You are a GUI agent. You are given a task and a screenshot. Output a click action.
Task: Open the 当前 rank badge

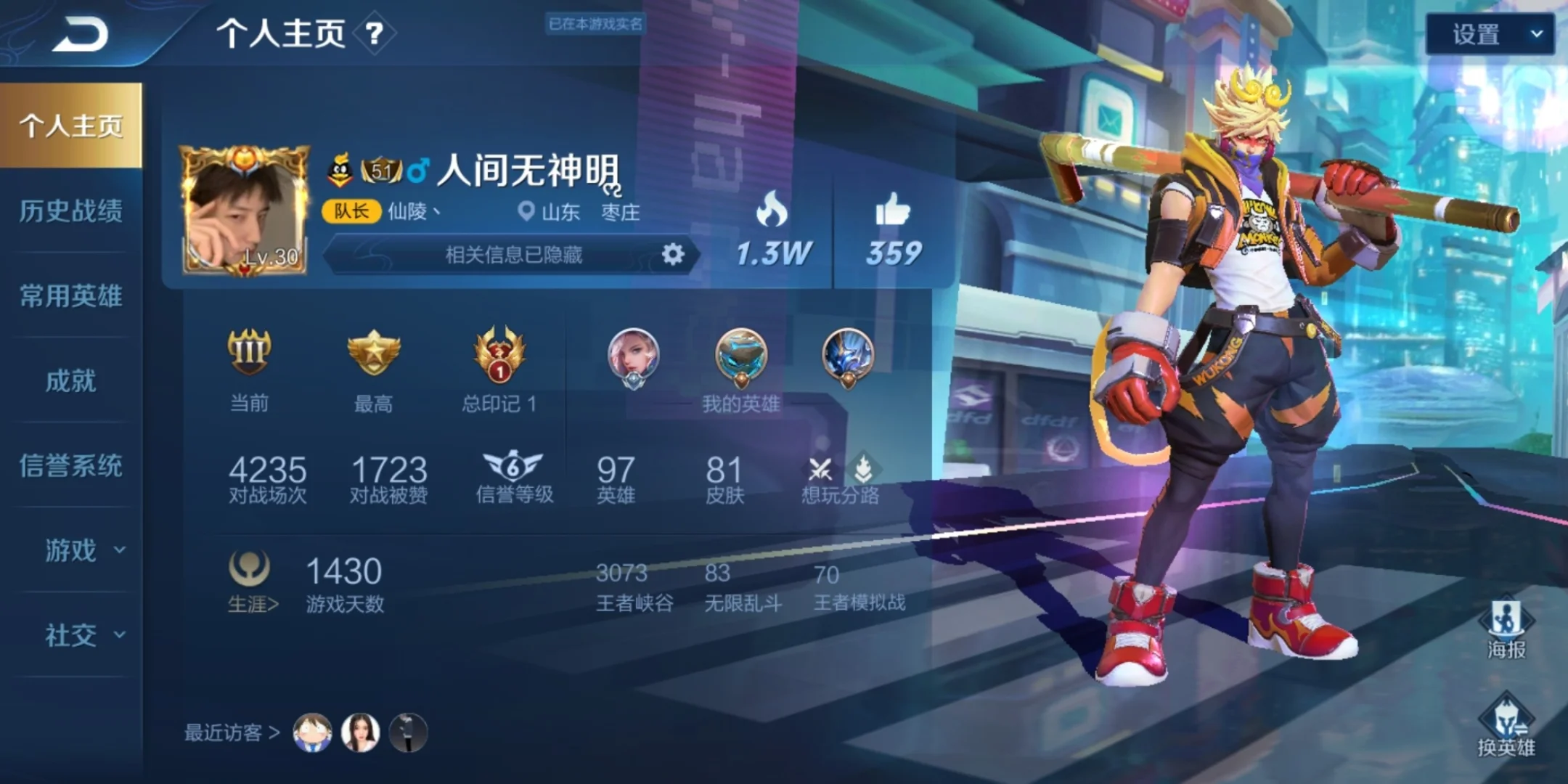tap(249, 354)
